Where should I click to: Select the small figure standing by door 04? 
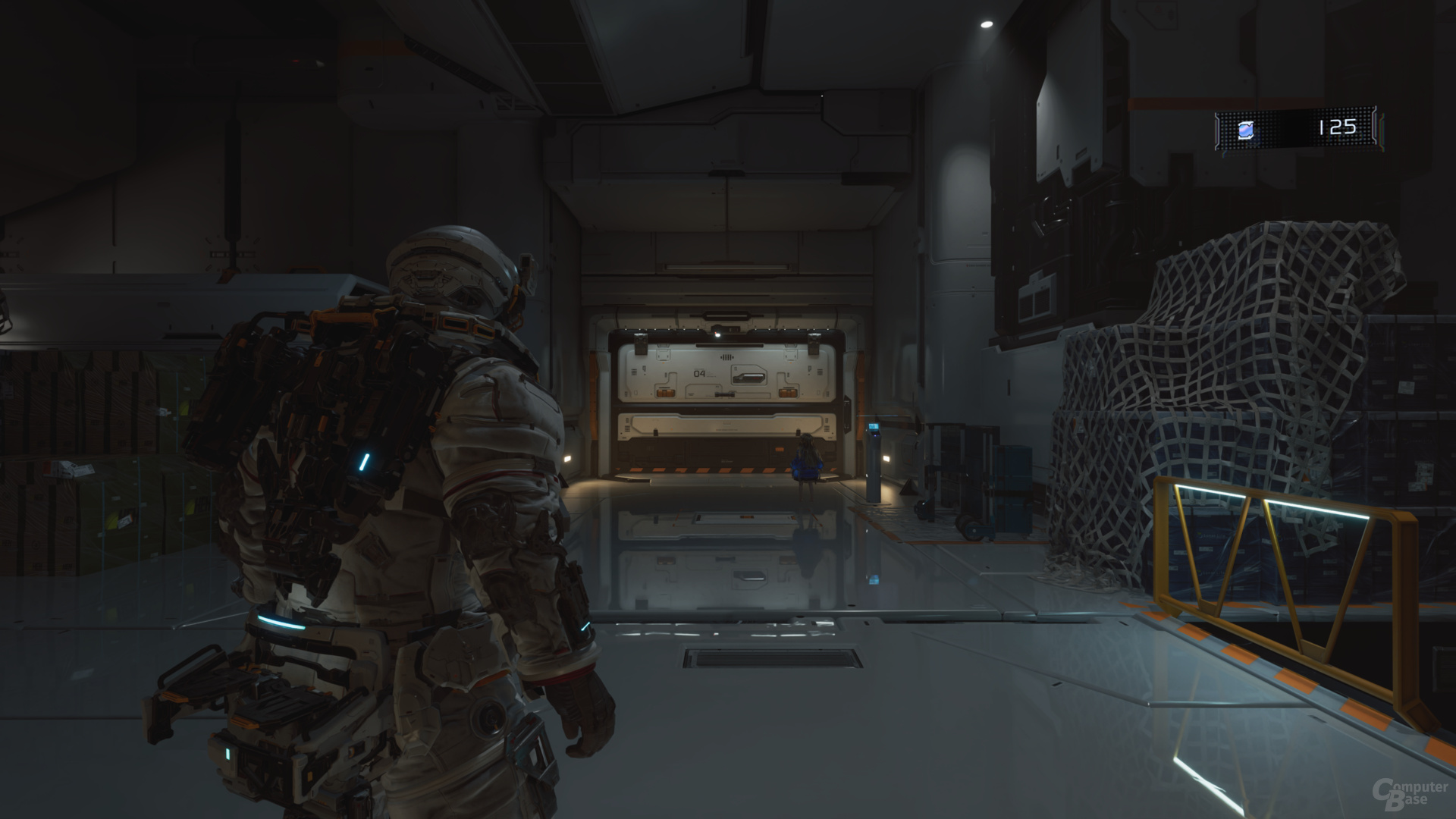tap(806, 460)
